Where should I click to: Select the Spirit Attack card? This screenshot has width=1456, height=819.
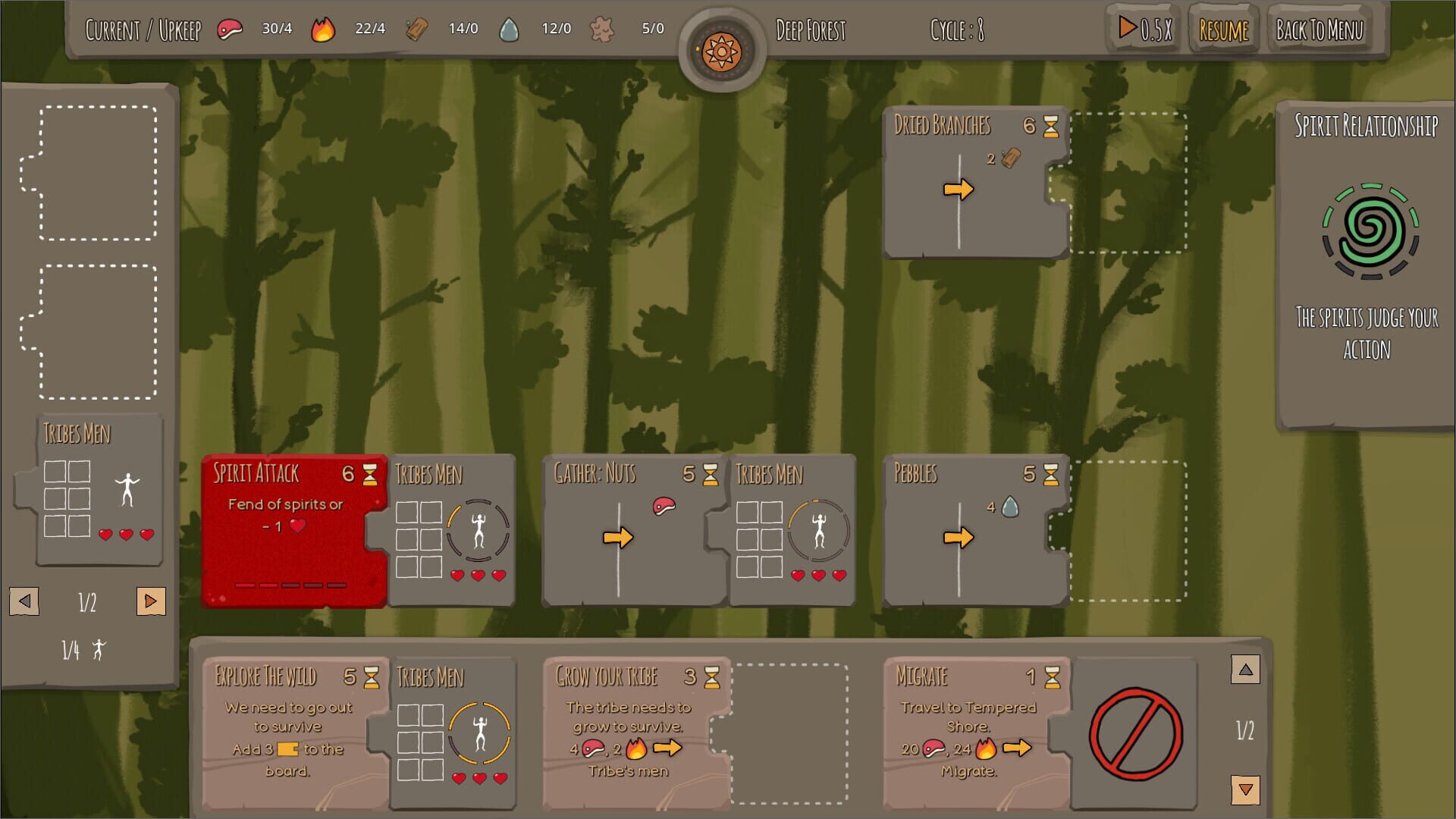point(288,531)
